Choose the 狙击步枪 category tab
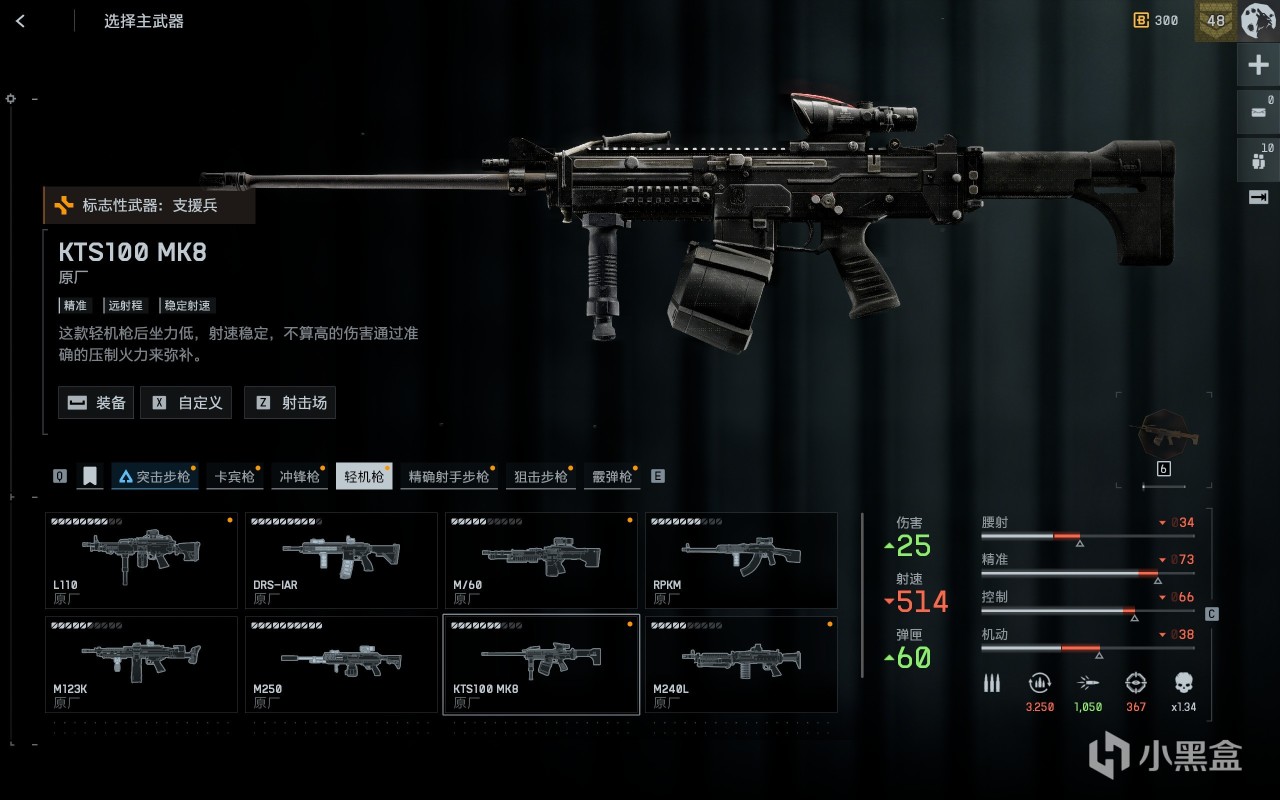Viewport: 1280px width, 800px height. click(x=540, y=477)
